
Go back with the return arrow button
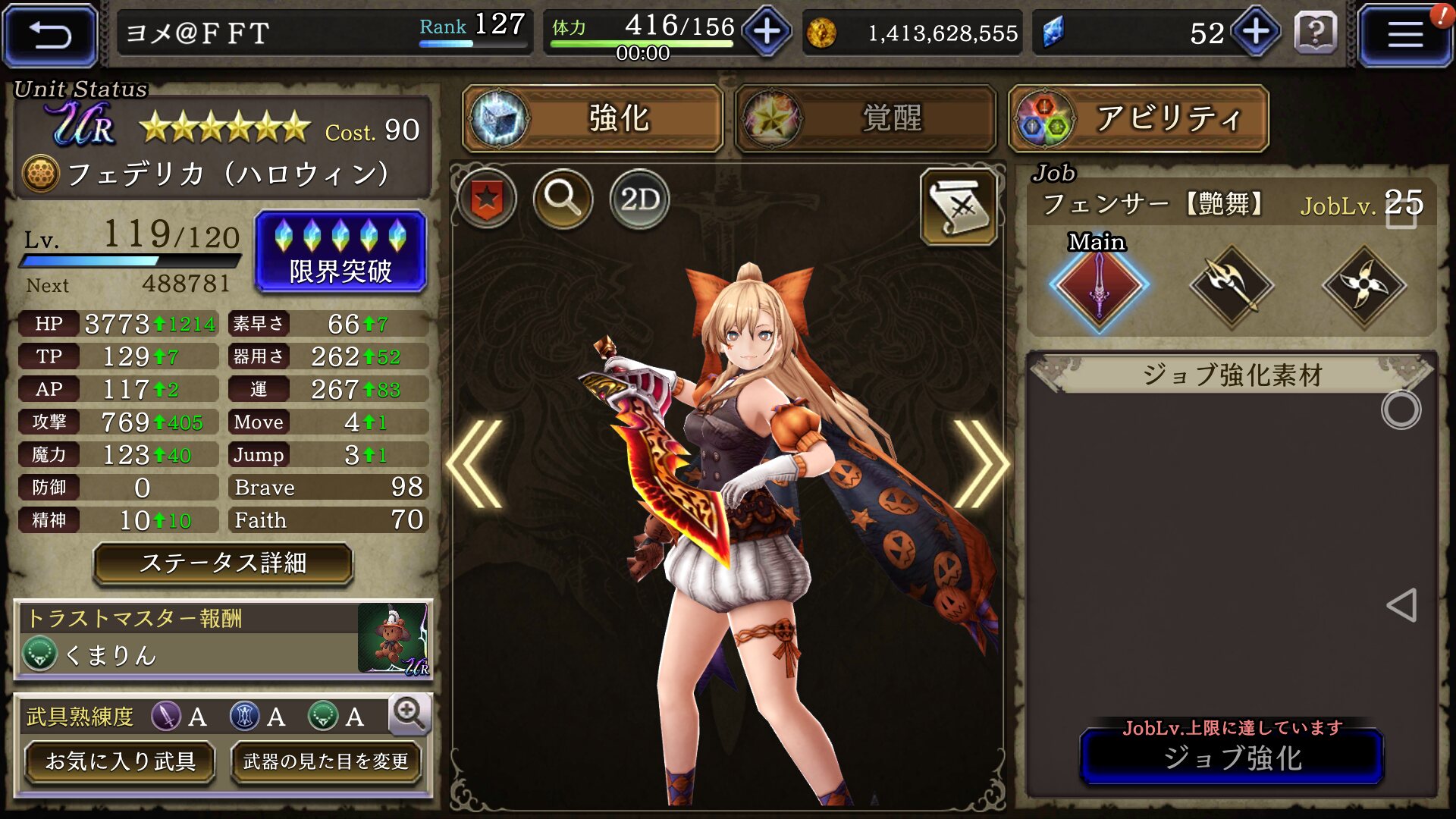50,34
